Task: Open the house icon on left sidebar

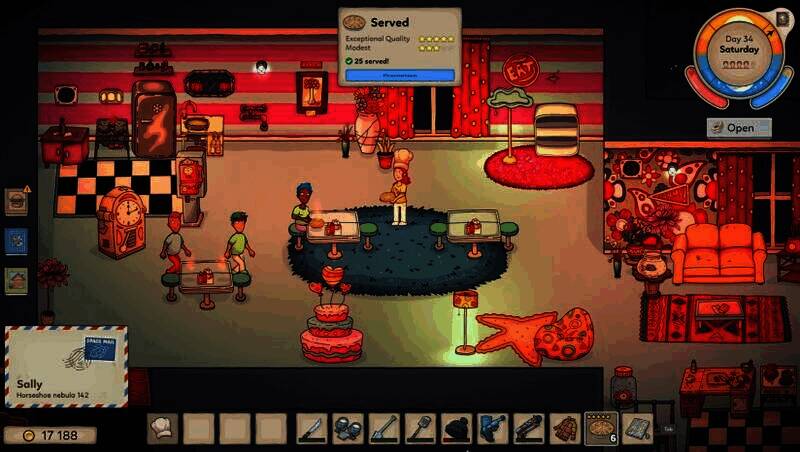Action: pos(16,281)
